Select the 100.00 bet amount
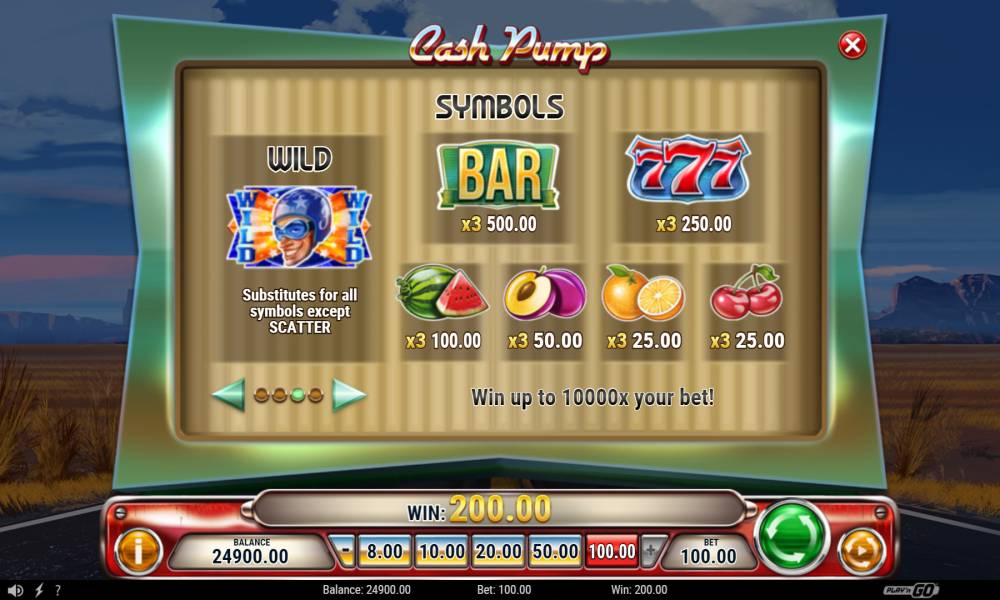Image resolution: width=1000 pixels, height=600 pixels. (x=612, y=550)
